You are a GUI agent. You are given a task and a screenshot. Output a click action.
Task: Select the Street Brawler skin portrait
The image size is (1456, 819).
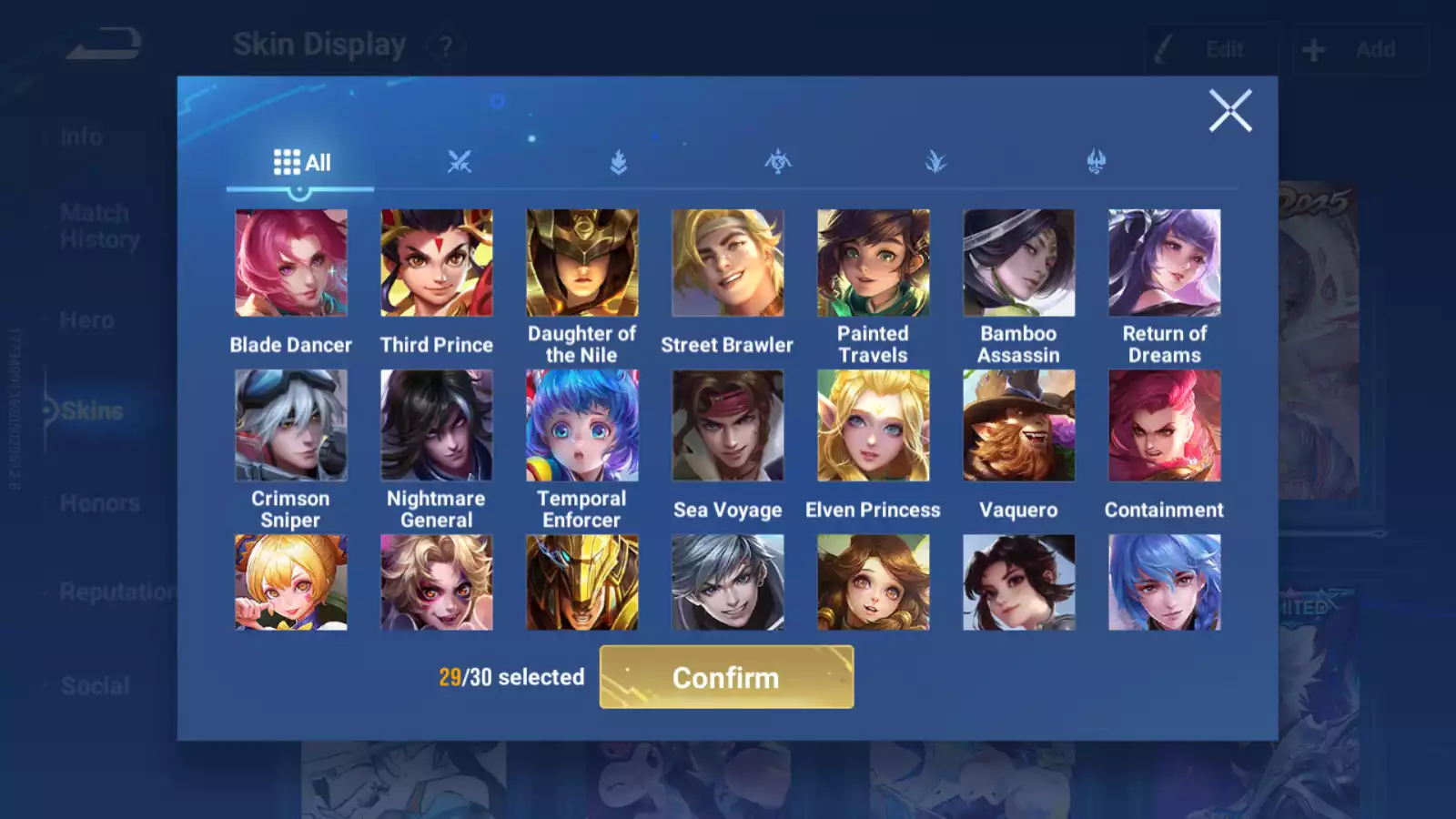tap(727, 263)
